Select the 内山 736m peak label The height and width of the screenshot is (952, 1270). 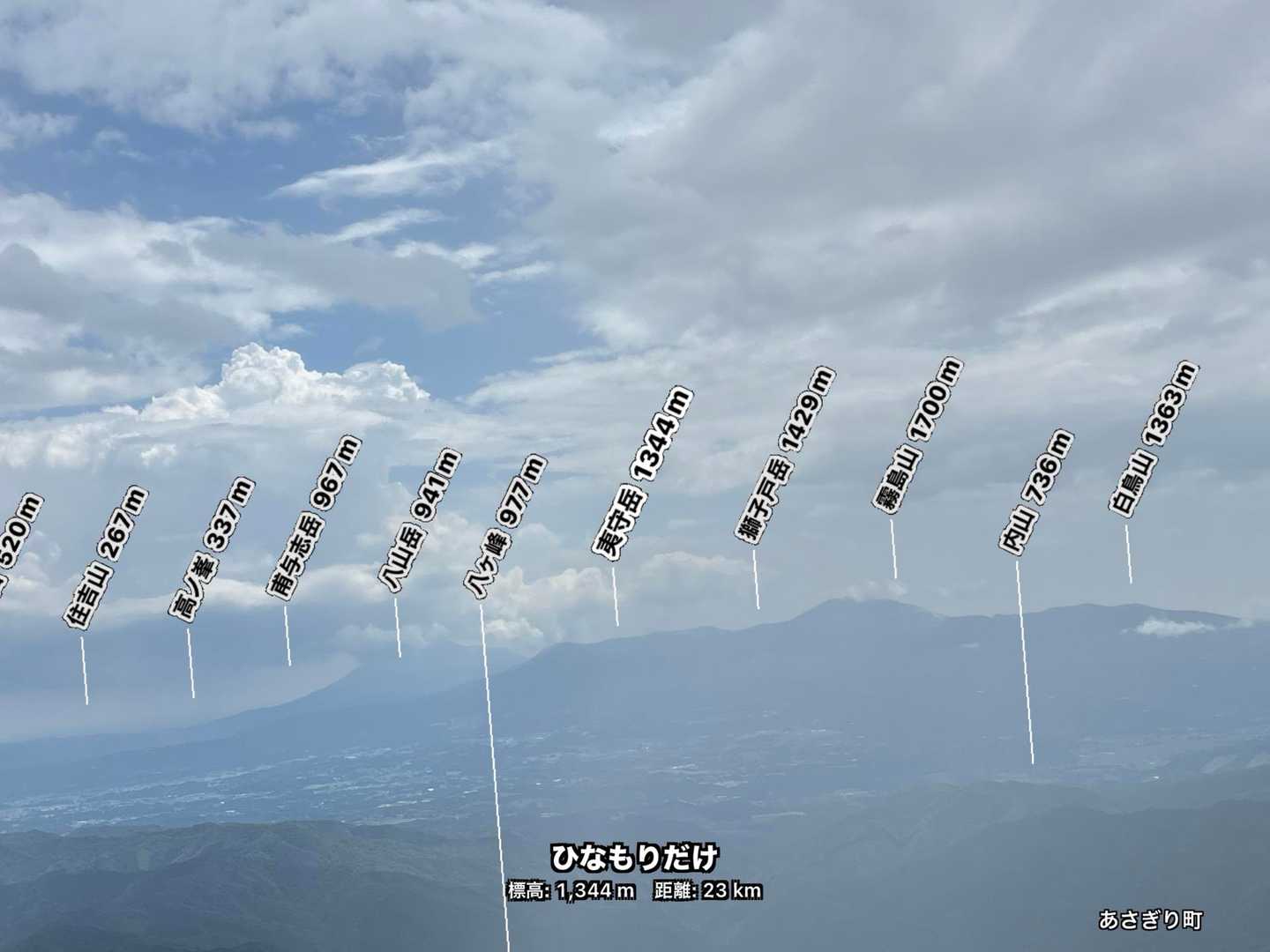coord(1036,492)
